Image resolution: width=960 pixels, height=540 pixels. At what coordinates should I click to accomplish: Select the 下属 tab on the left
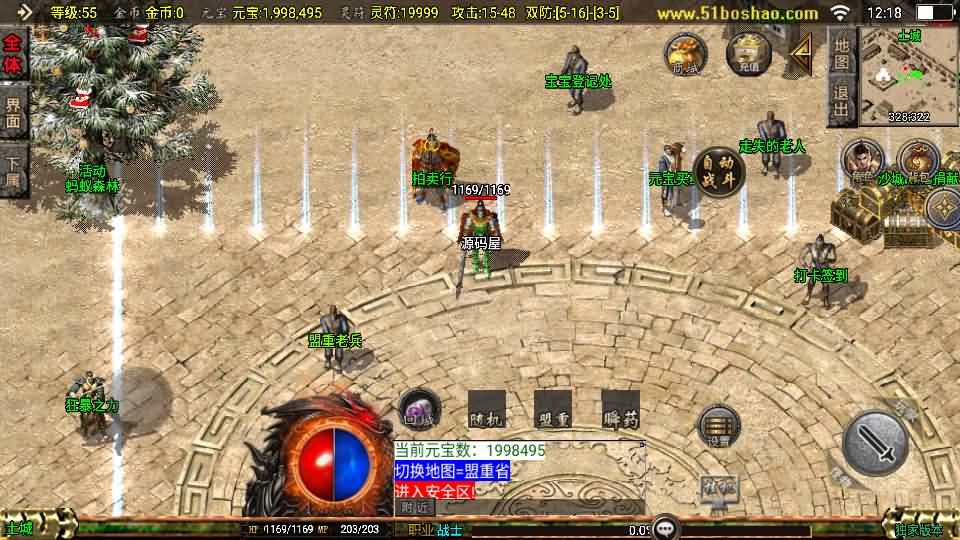coord(13,169)
